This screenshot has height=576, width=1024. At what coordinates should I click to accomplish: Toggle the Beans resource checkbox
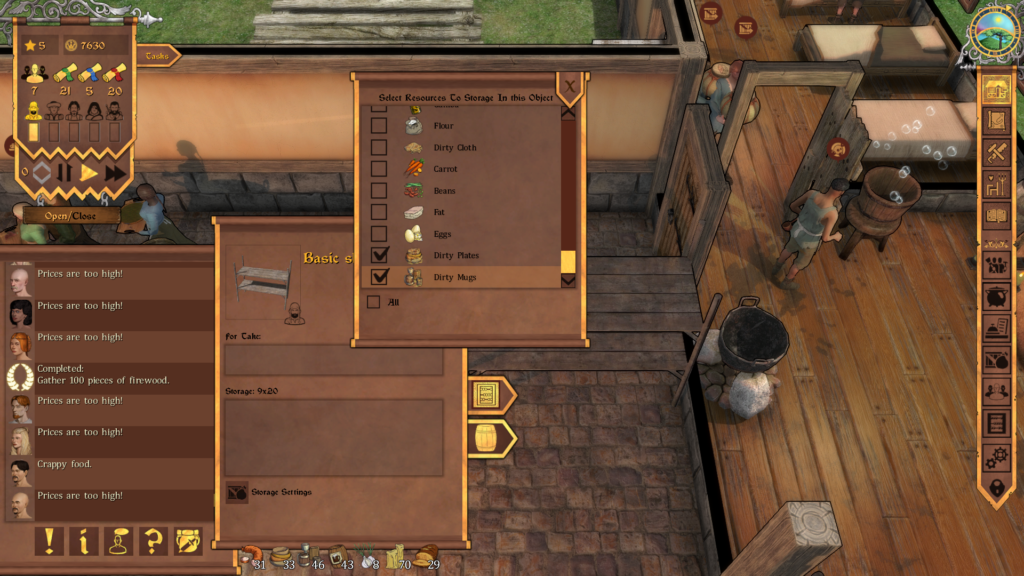[379, 190]
